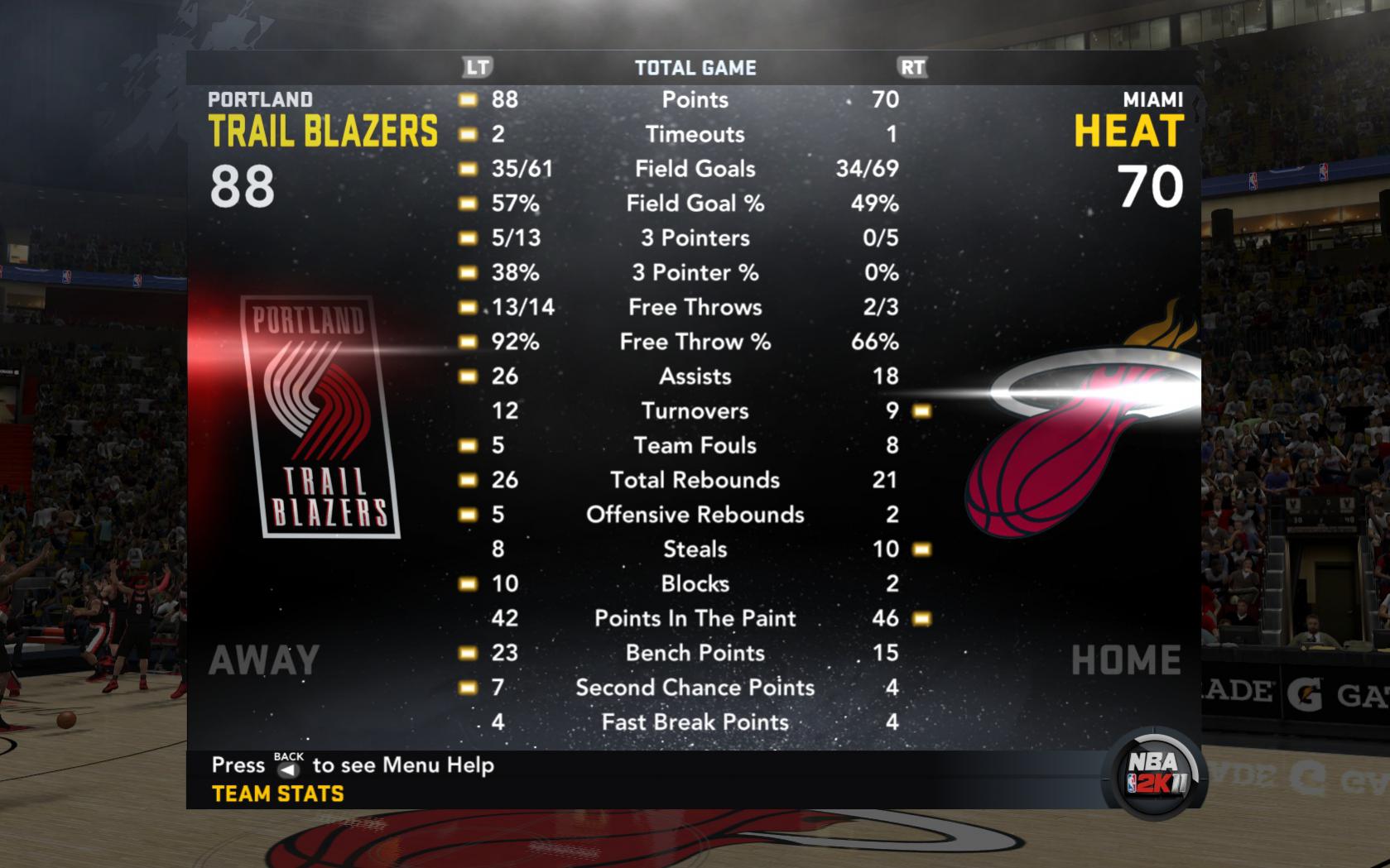Click the RT trigger button icon
The height and width of the screenshot is (868, 1390).
914,68
